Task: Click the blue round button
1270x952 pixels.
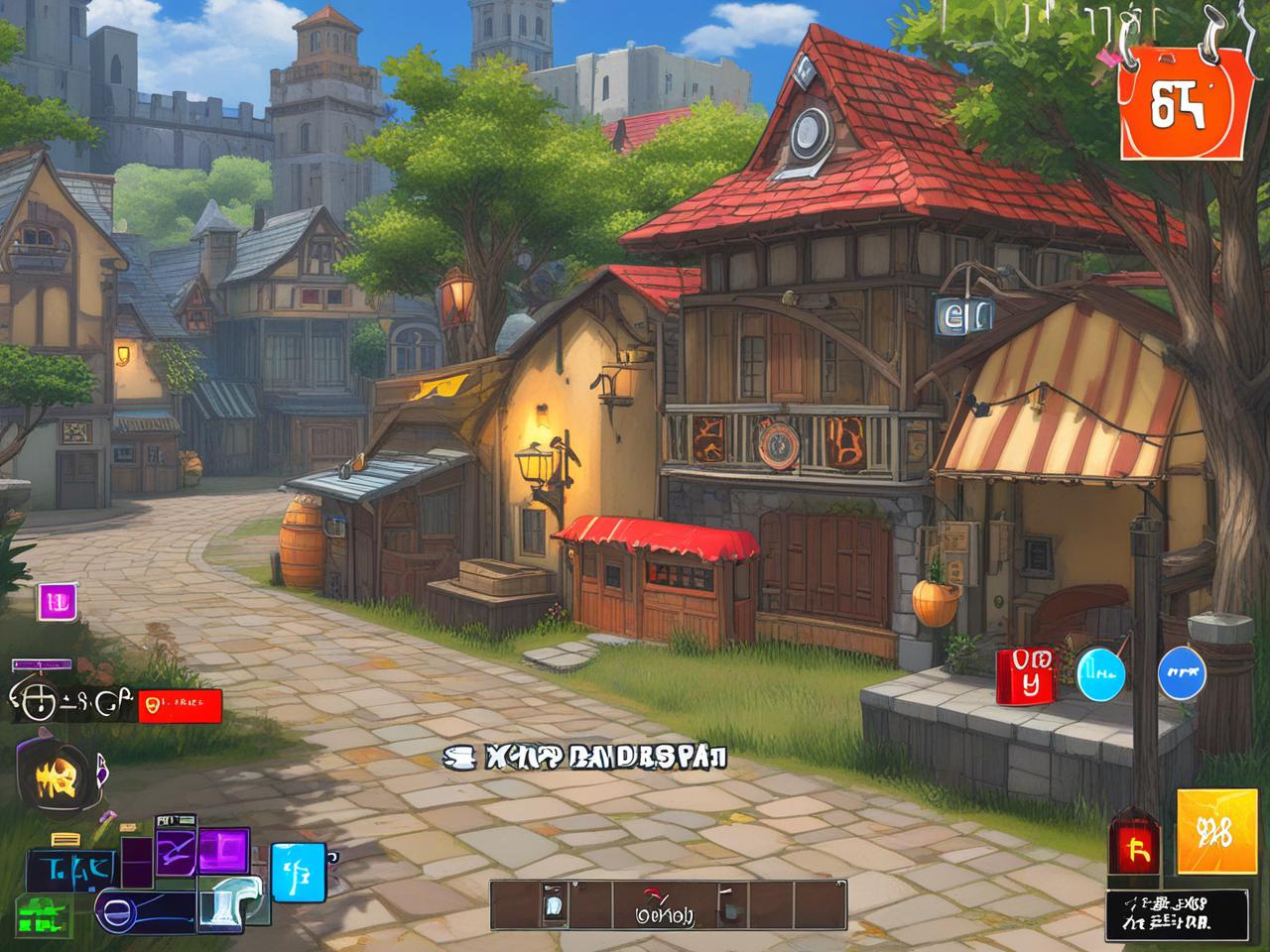Action: point(1183,673)
